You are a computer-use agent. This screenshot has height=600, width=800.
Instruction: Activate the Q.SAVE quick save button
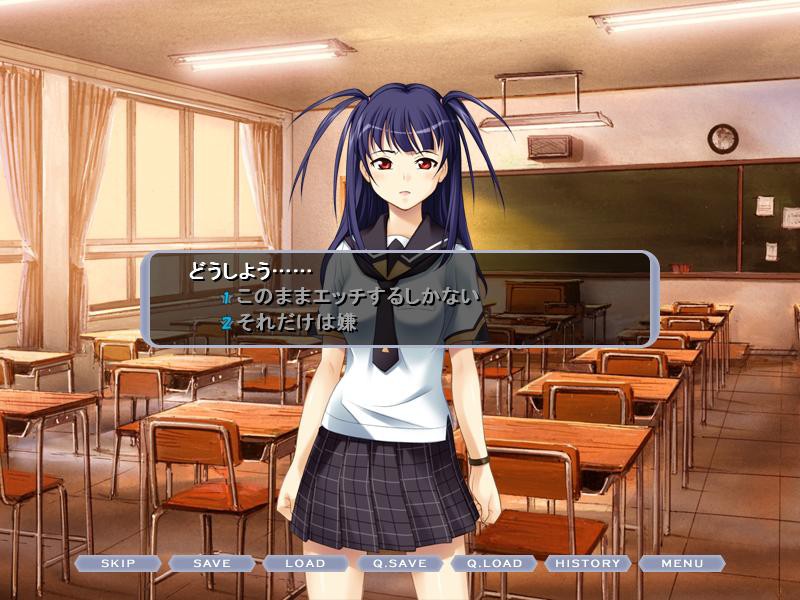pyautogui.click(x=399, y=563)
